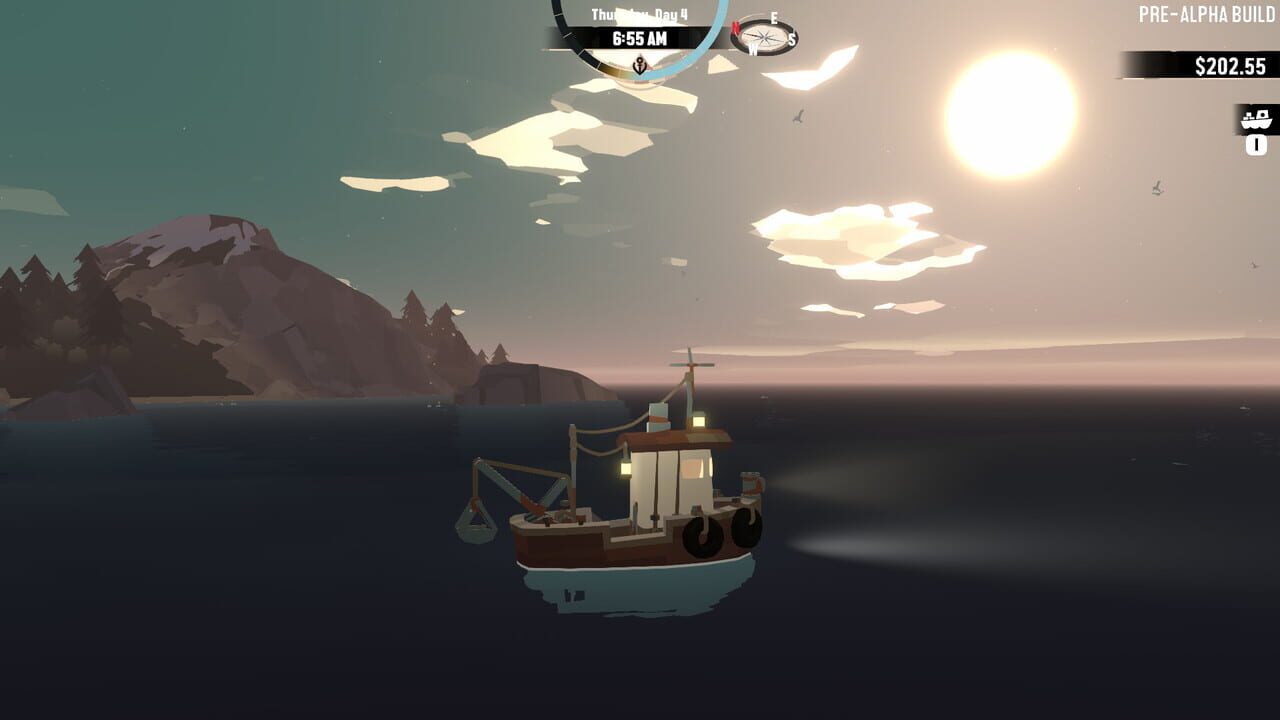The image size is (1280, 720).
Task: Click the anchor icon below the clock
Action: [x=639, y=65]
